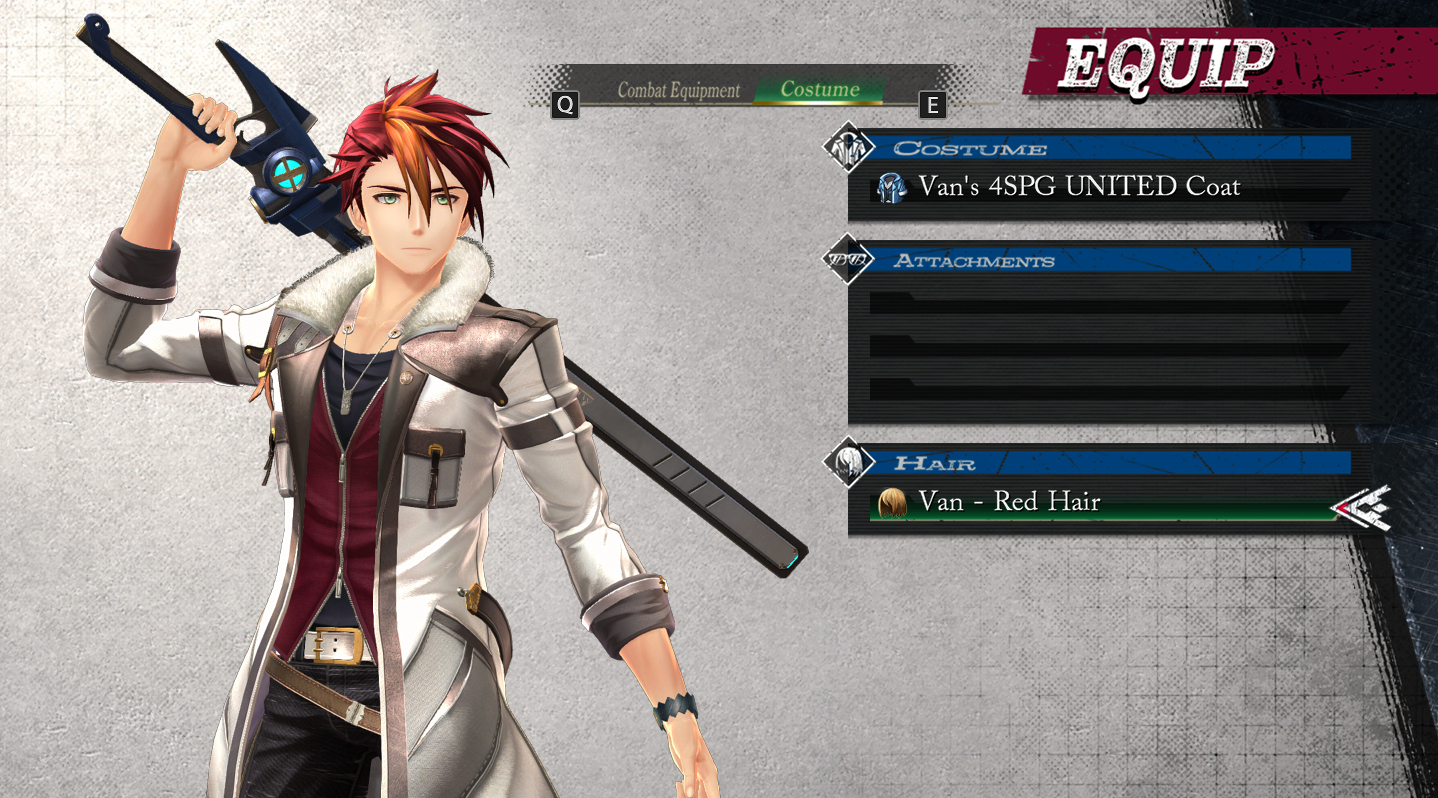
Task: Select the Van - Red Hair slot
Action: point(1010,502)
